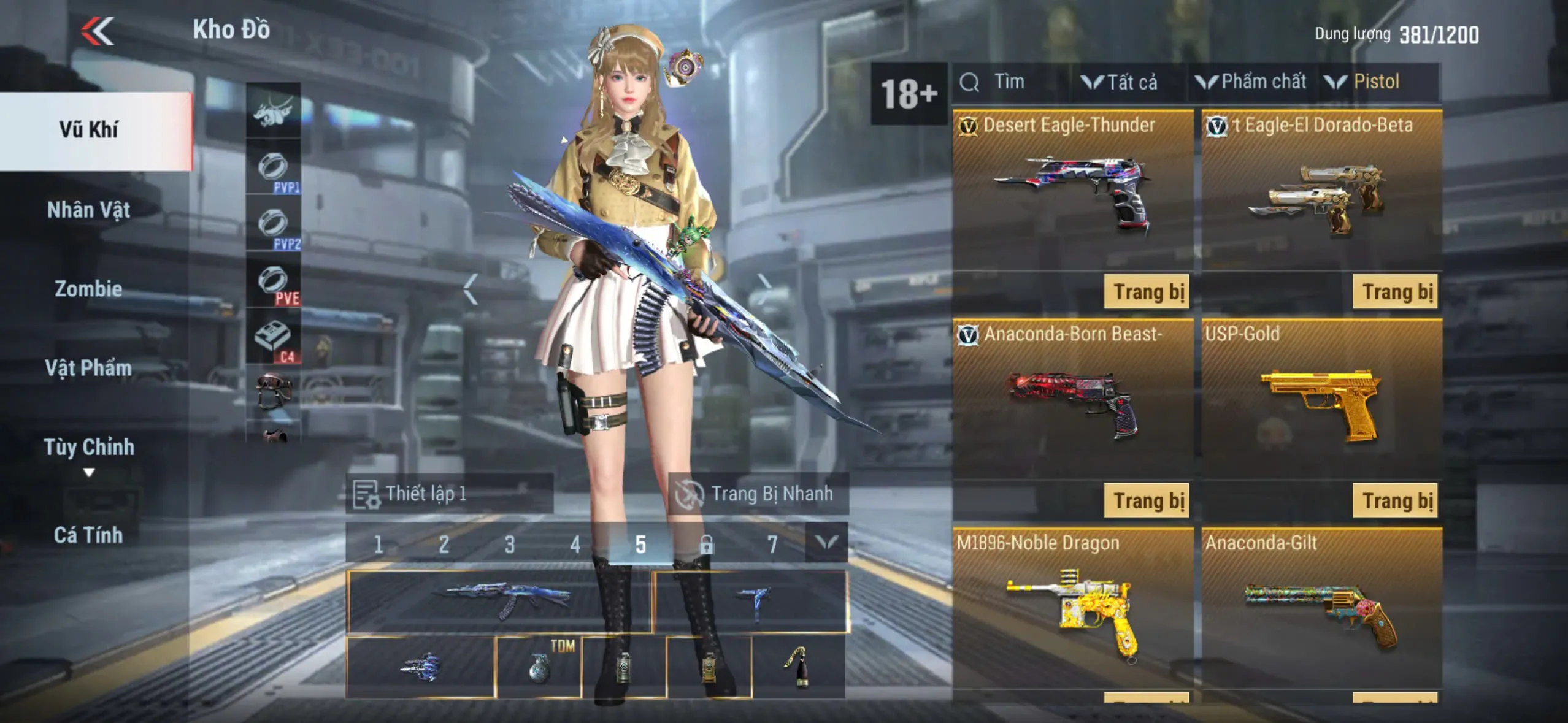
Task: Open the Thiết lập 1 loadout settings
Action: click(450, 494)
